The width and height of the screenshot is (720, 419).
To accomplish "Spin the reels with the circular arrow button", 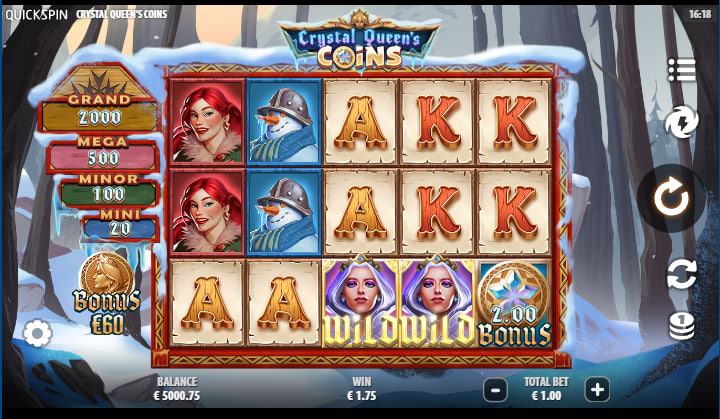I will pyautogui.click(x=671, y=198).
